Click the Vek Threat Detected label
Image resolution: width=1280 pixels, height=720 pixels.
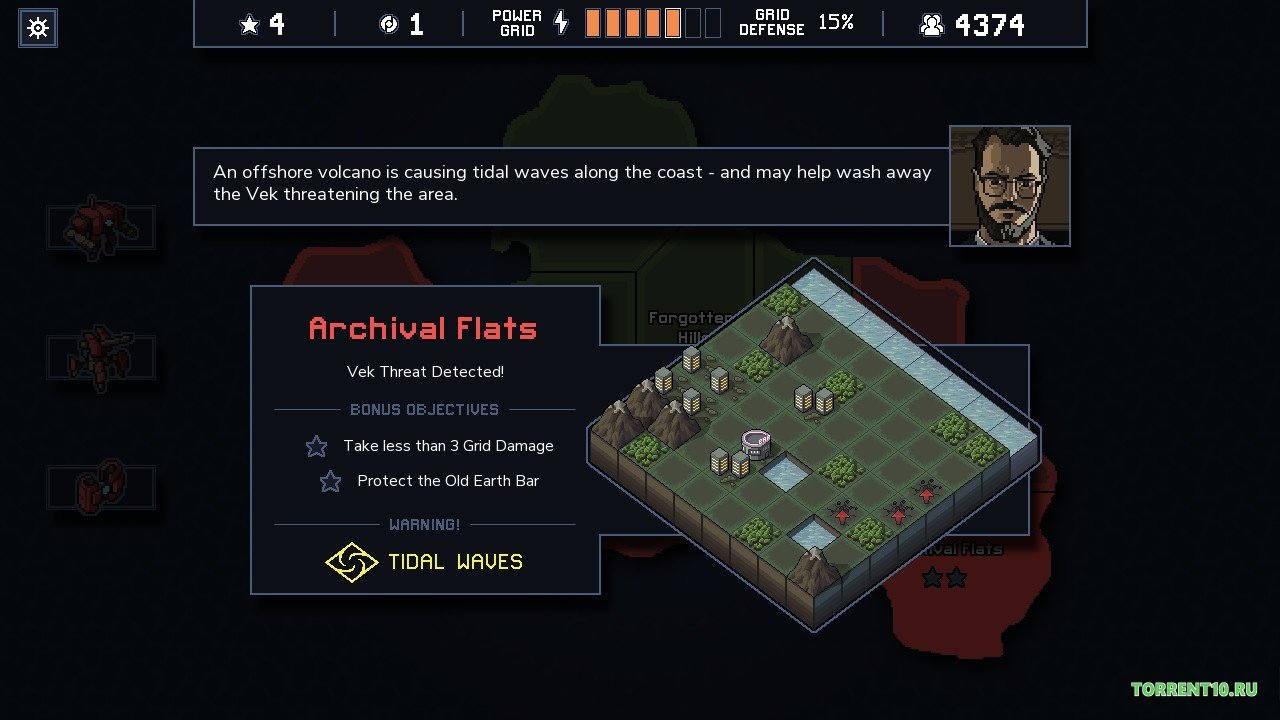tap(424, 371)
